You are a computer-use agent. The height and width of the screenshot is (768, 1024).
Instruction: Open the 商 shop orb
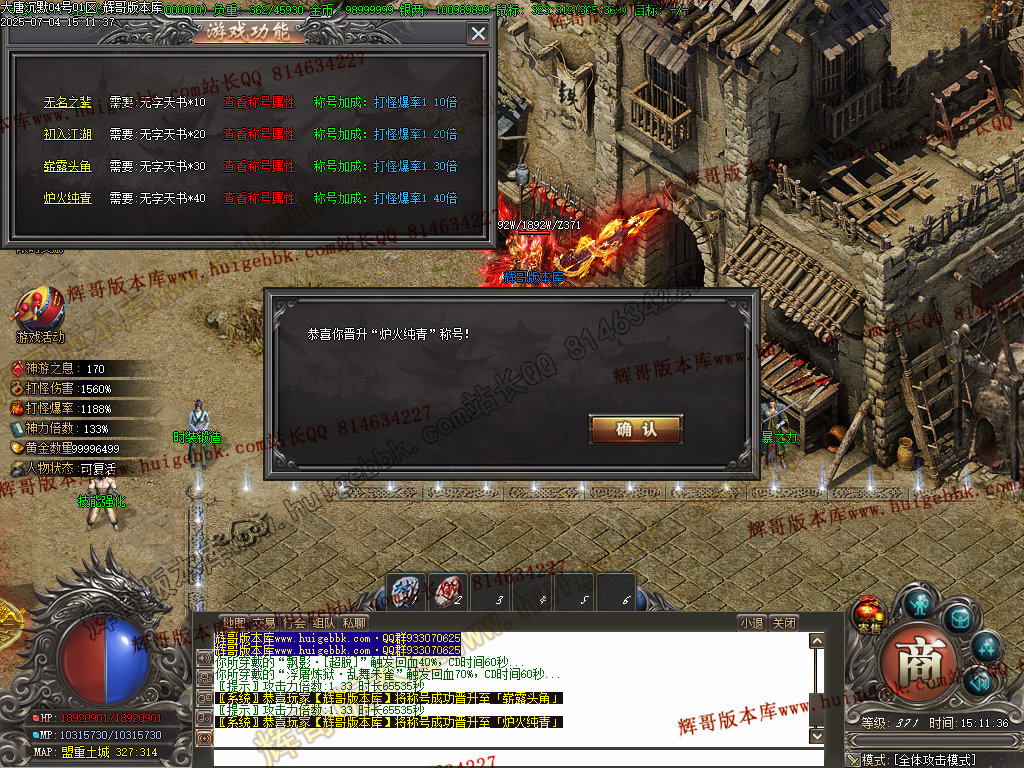point(920,660)
